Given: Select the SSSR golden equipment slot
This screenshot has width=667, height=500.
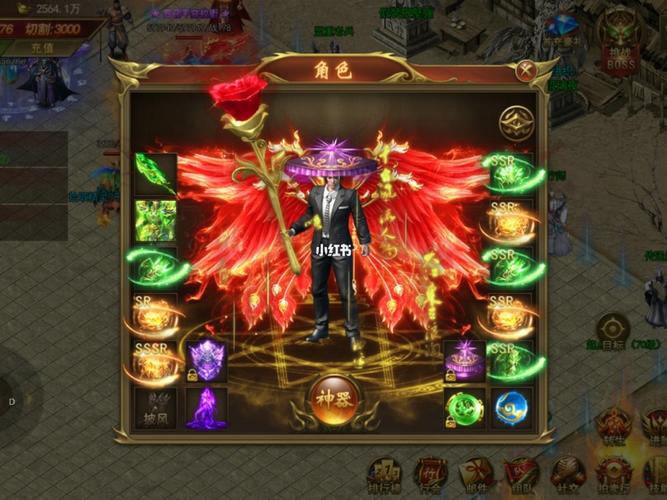Looking at the screenshot, I should pyautogui.click(x=156, y=362).
